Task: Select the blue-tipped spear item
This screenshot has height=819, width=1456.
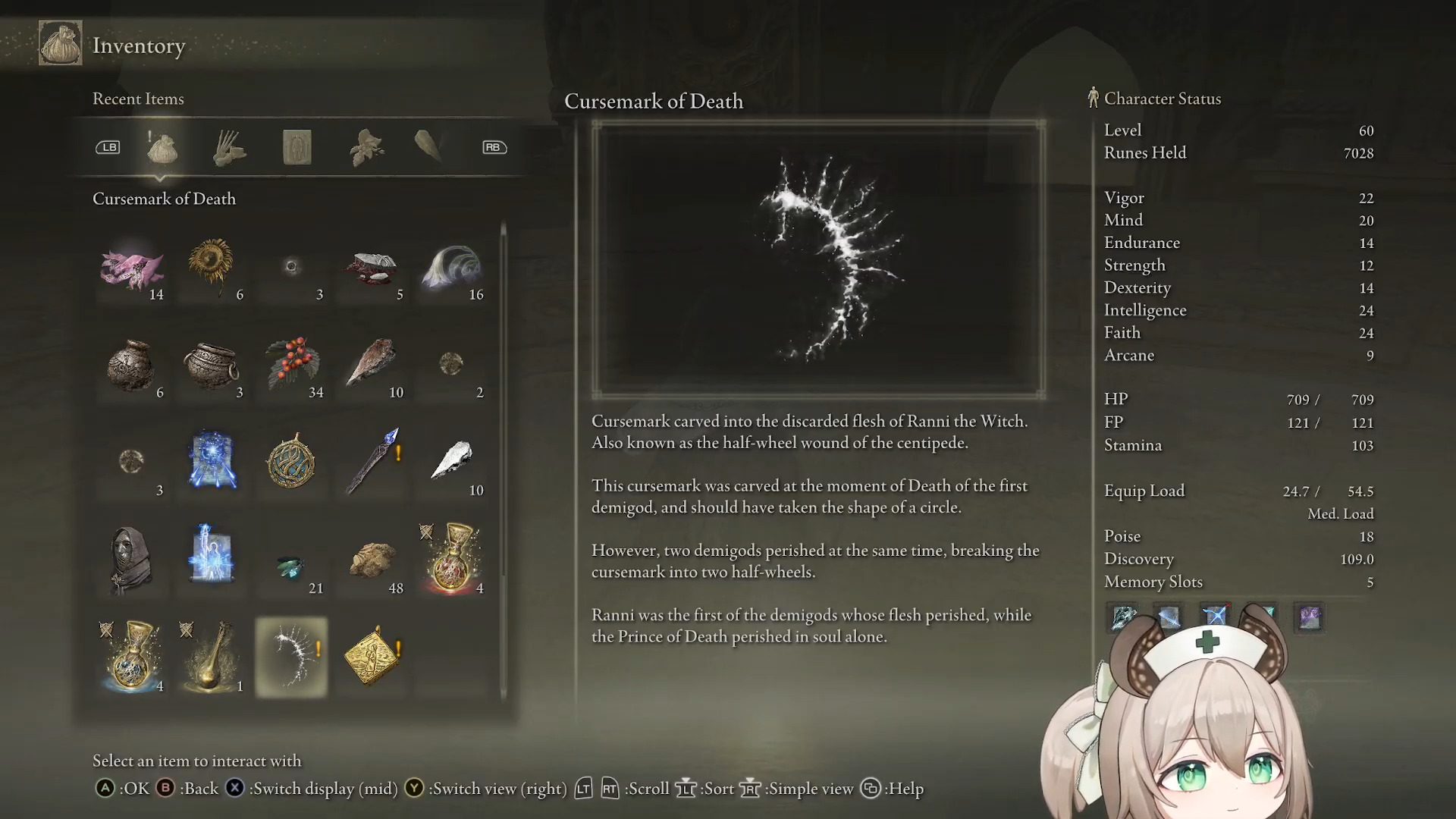Action: click(x=372, y=461)
